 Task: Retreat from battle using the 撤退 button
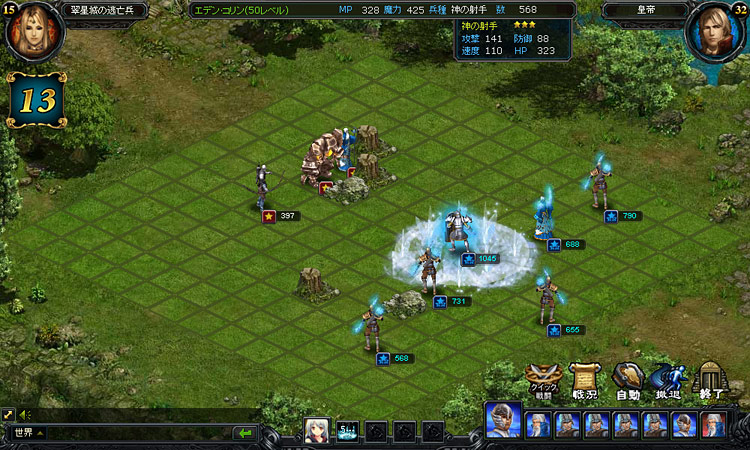pos(667,381)
